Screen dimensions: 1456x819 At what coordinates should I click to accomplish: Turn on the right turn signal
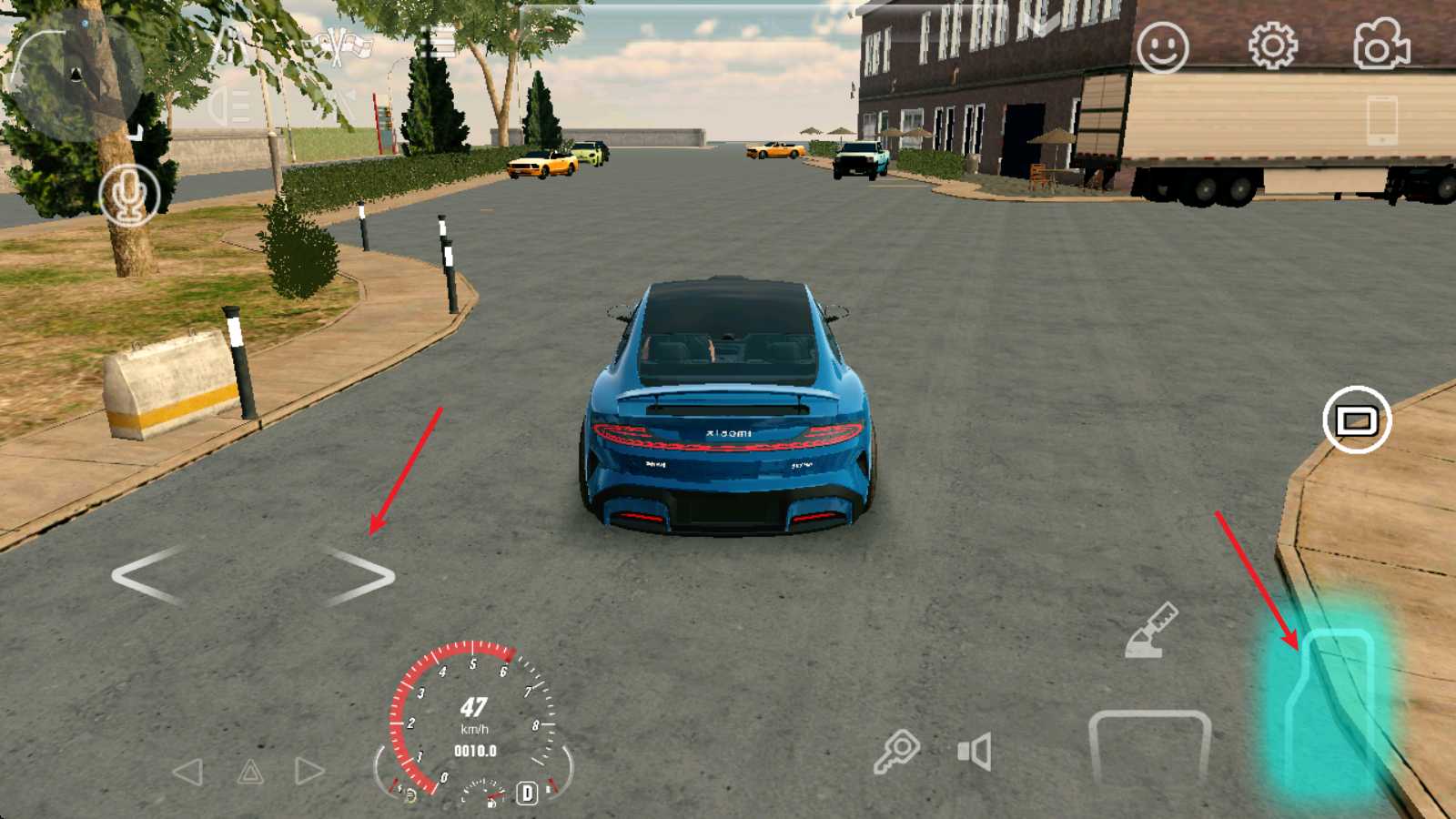coord(308,772)
